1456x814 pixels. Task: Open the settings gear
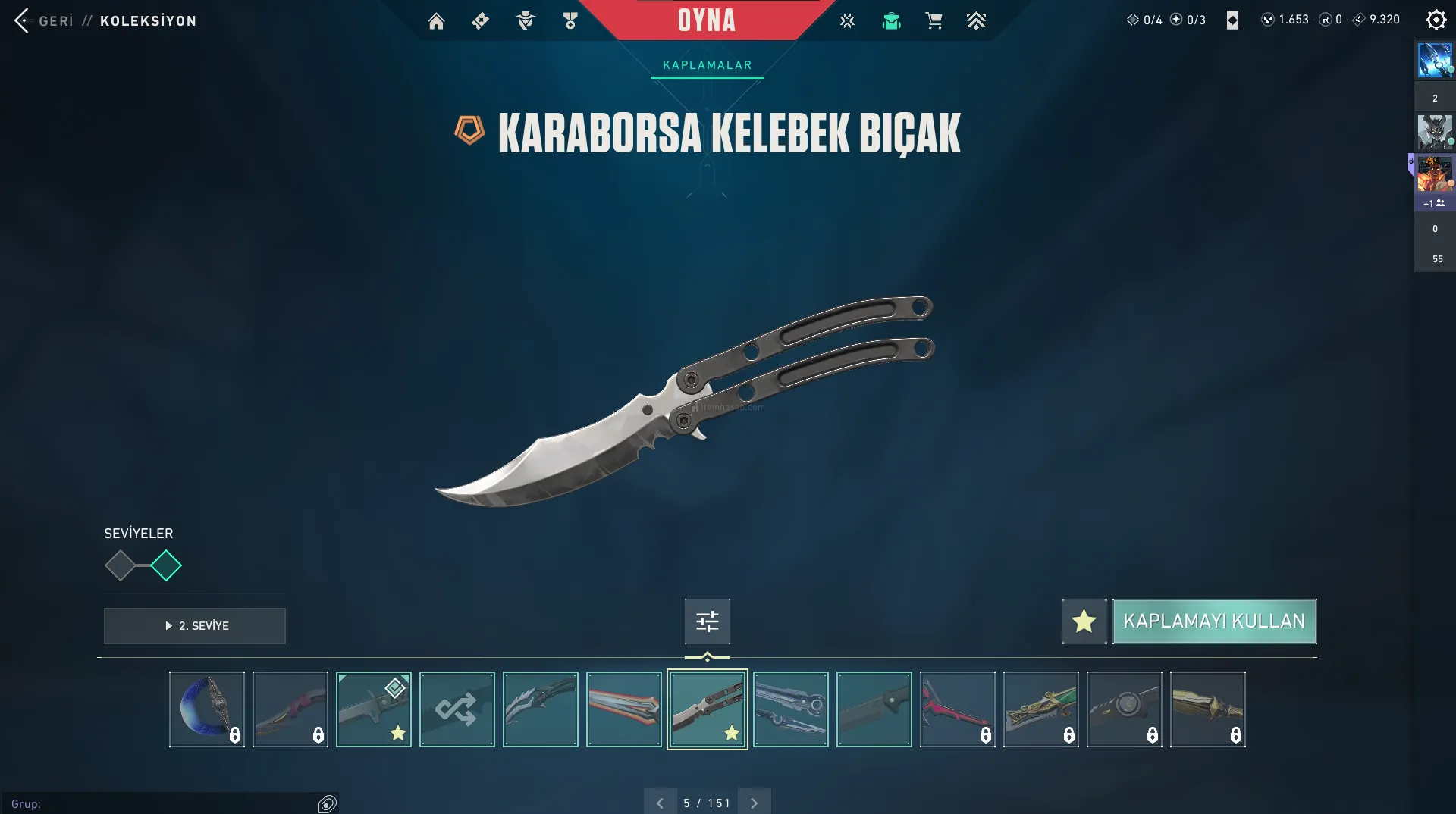(1436, 20)
